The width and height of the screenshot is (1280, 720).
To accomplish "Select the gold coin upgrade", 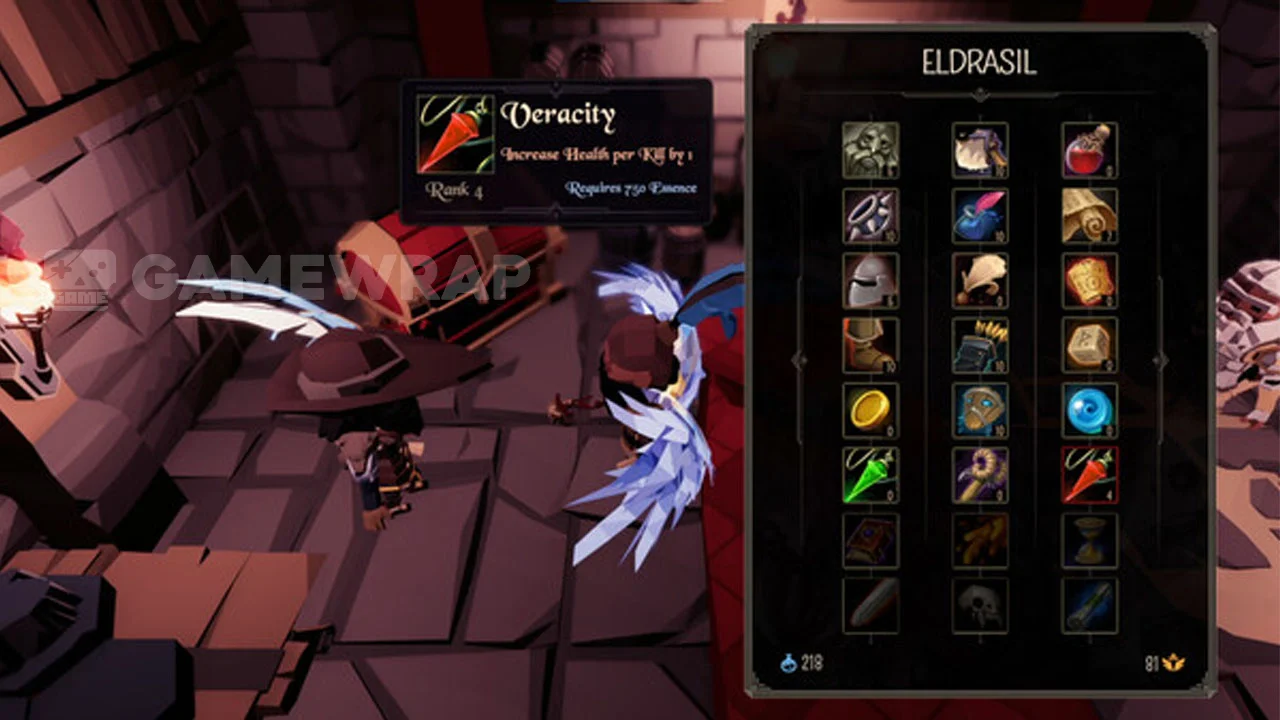I will click(x=870, y=410).
